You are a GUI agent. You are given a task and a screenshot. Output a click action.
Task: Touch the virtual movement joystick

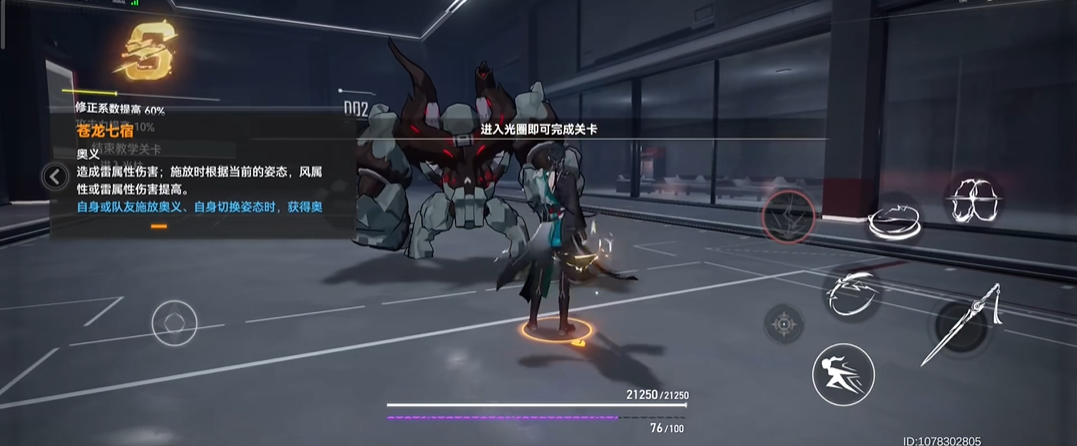tap(174, 323)
